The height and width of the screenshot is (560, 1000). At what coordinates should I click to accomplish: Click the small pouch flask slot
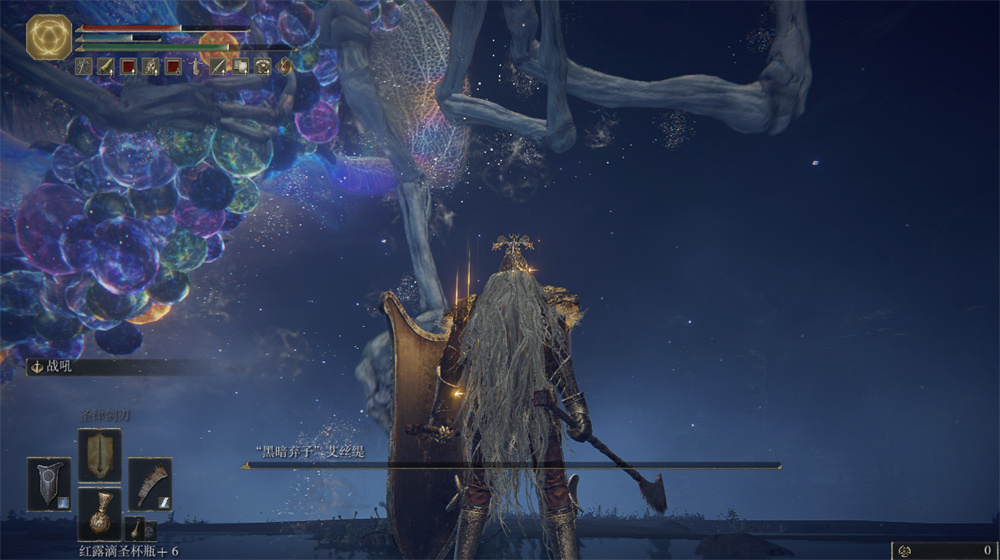tap(135, 527)
